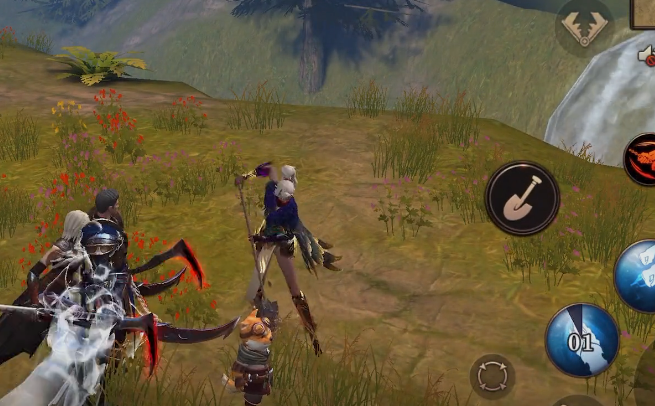Viewport: 655px width, 406px height.
Task: Tap the shovel dig button
Action: click(x=522, y=198)
